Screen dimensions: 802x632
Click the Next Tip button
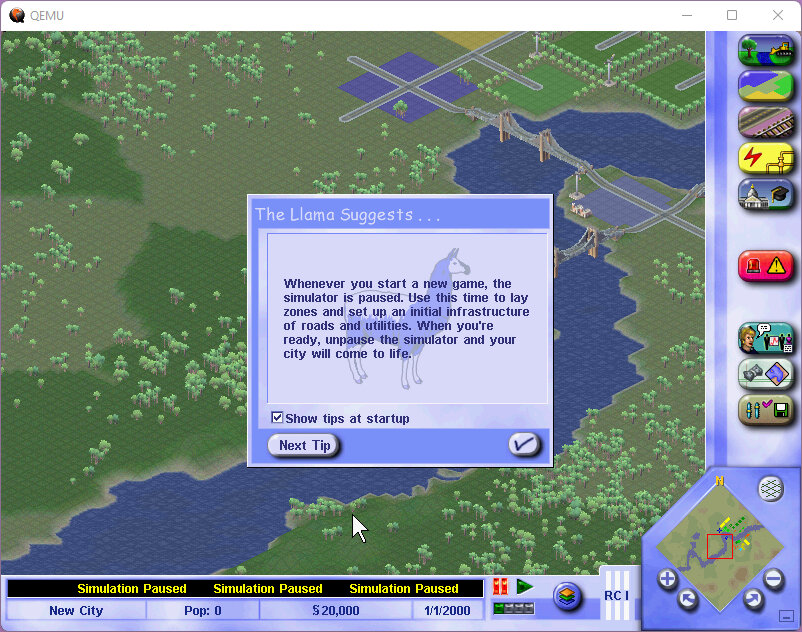tap(304, 446)
